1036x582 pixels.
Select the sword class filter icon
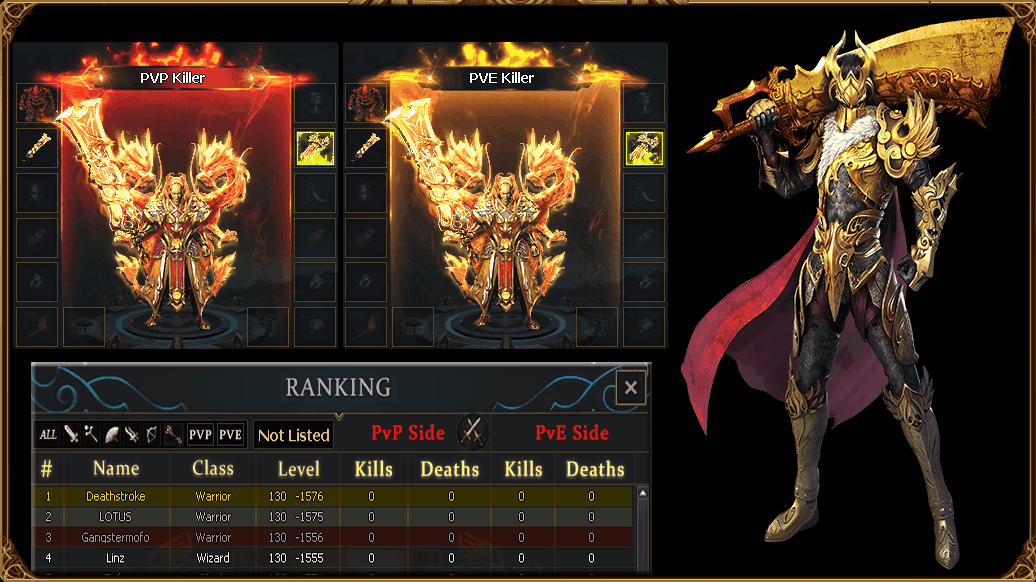click(71, 434)
